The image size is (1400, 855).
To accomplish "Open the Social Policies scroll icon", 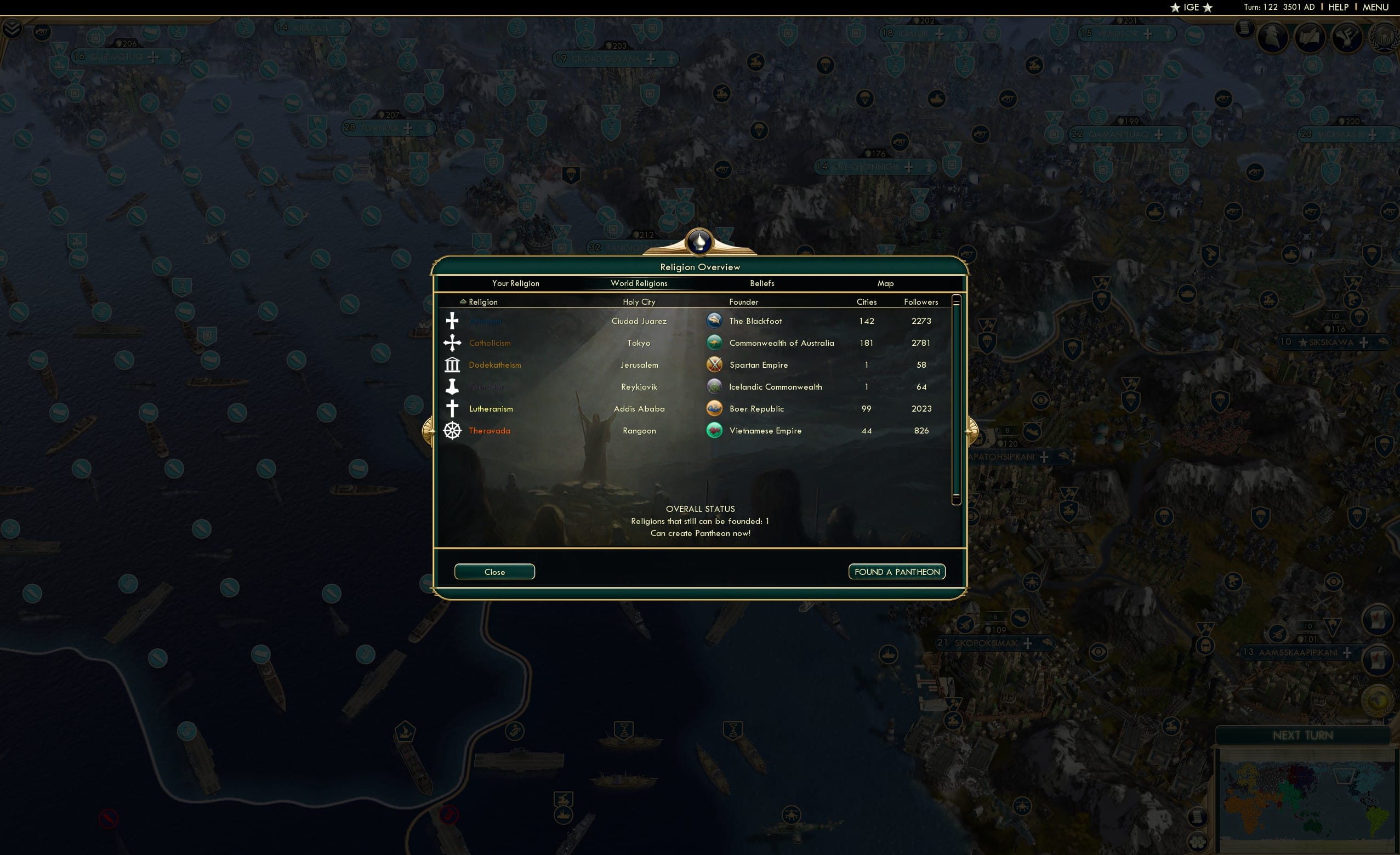I will (x=1244, y=30).
